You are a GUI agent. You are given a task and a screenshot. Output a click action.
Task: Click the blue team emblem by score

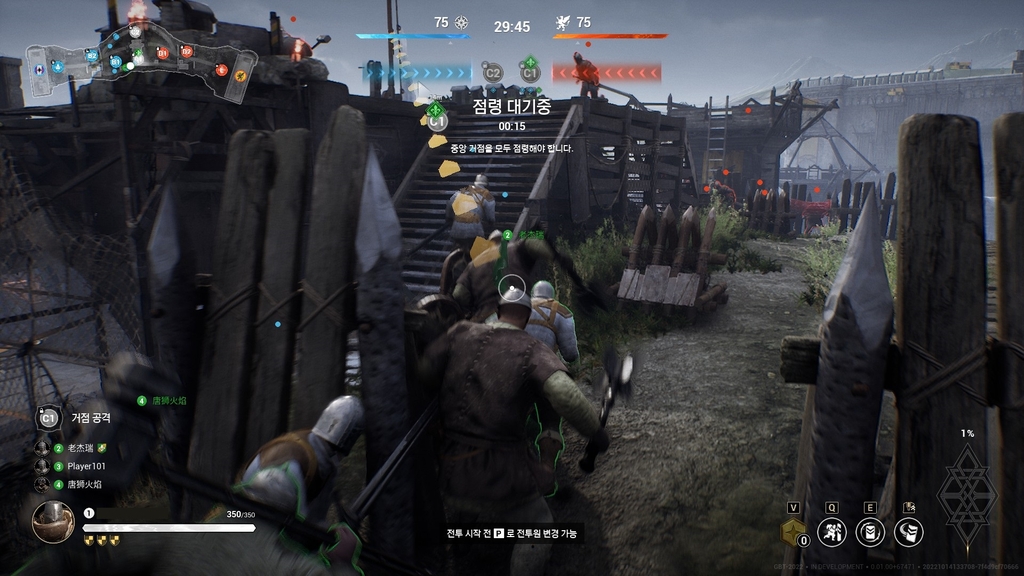[x=461, y=22]
